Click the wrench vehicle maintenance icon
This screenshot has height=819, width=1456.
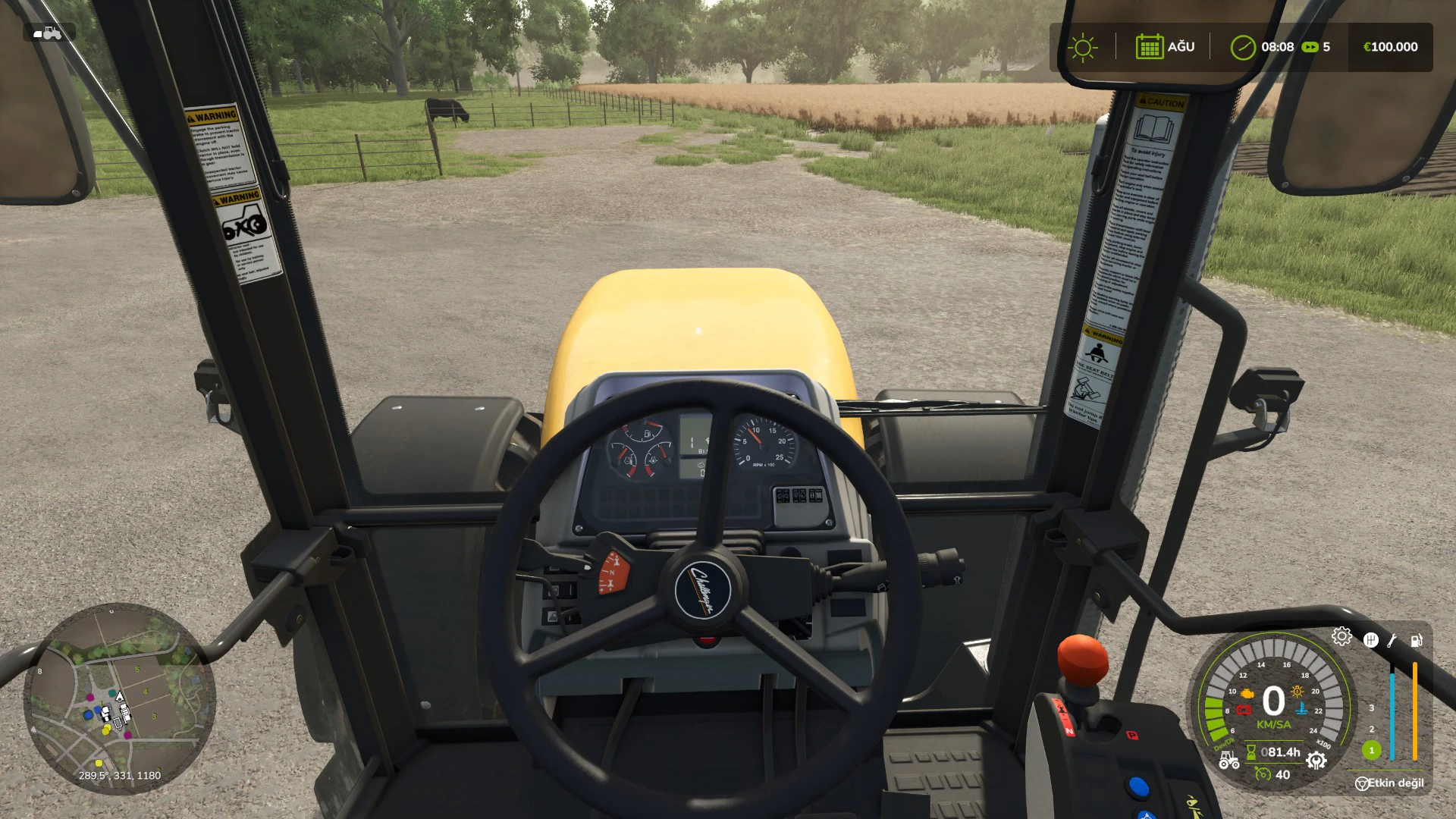(x=1392, y=640)
